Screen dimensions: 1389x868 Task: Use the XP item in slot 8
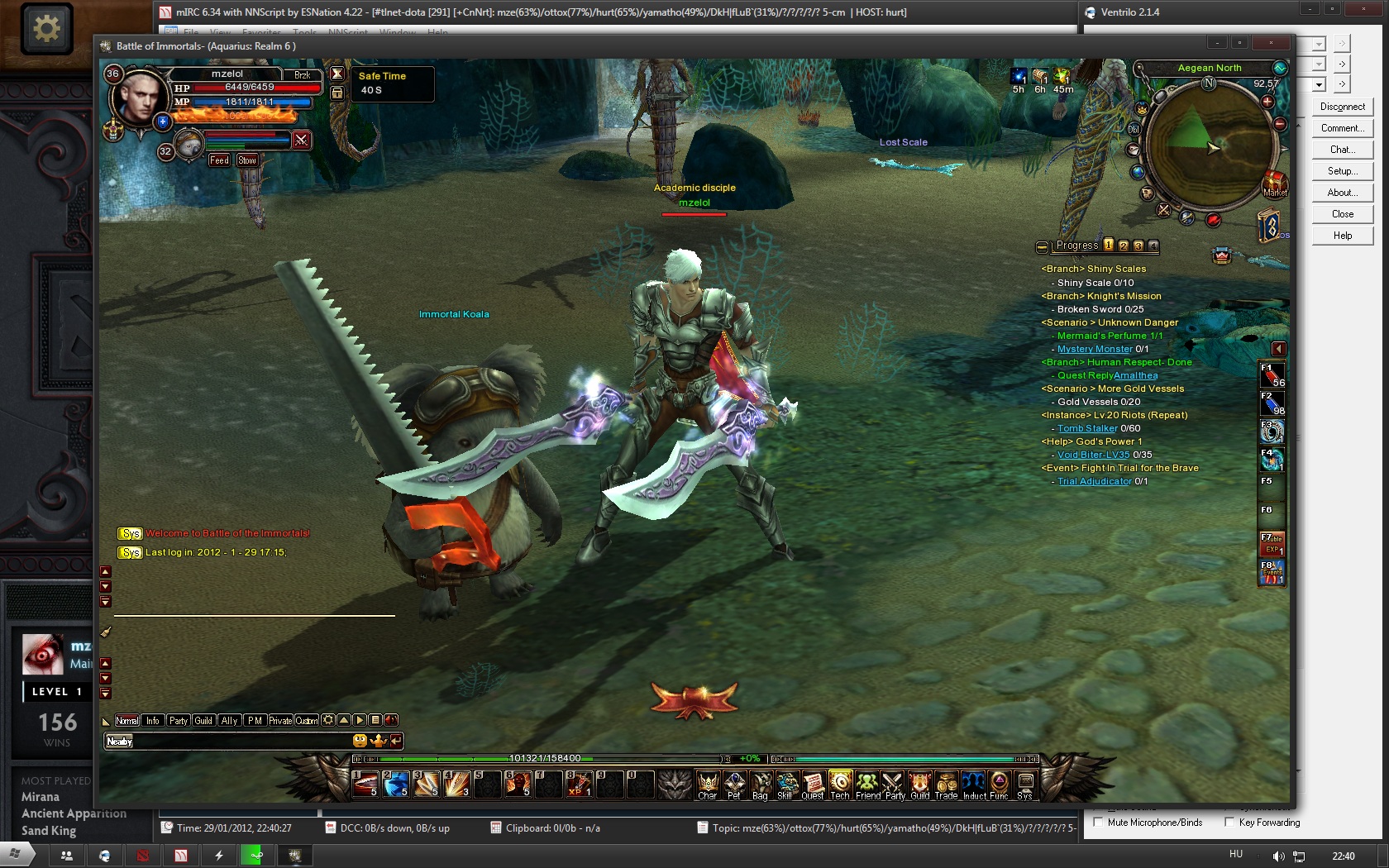coord(579,783)
